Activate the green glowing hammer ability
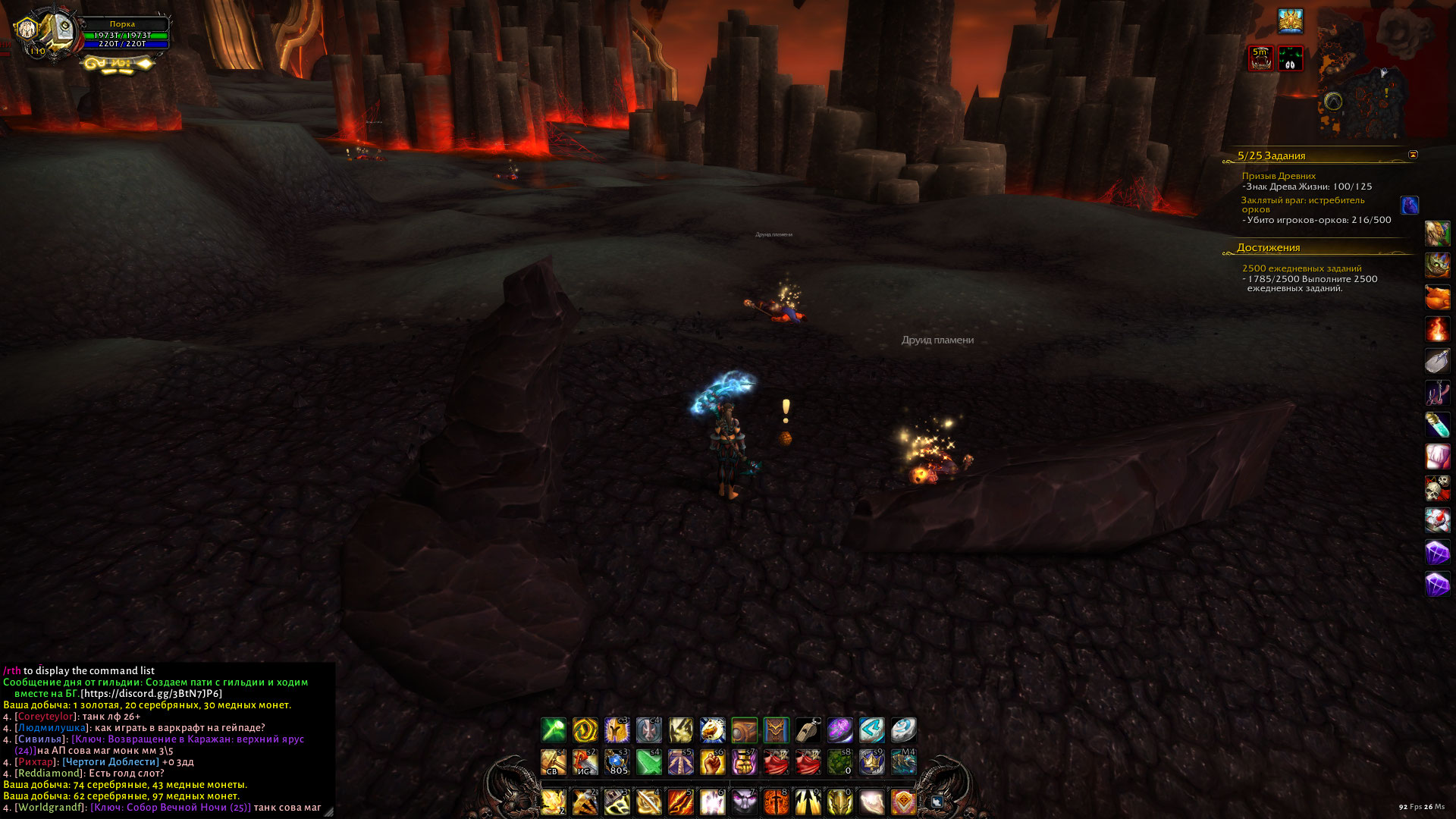Image resolution: width=1456 pixels, height=819 pixels. [553, 730]
